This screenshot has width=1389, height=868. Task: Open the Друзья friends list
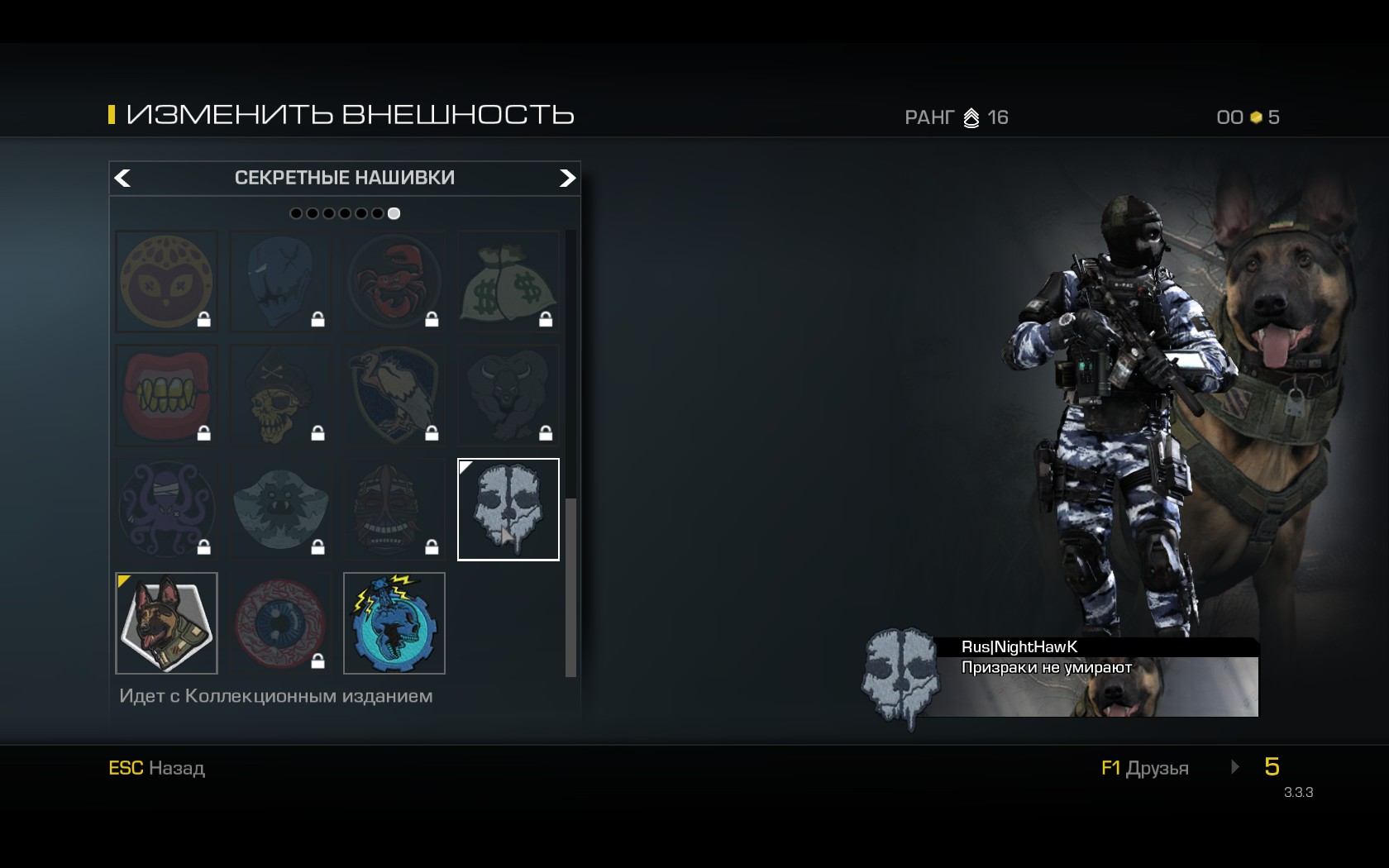(1145, 768)
